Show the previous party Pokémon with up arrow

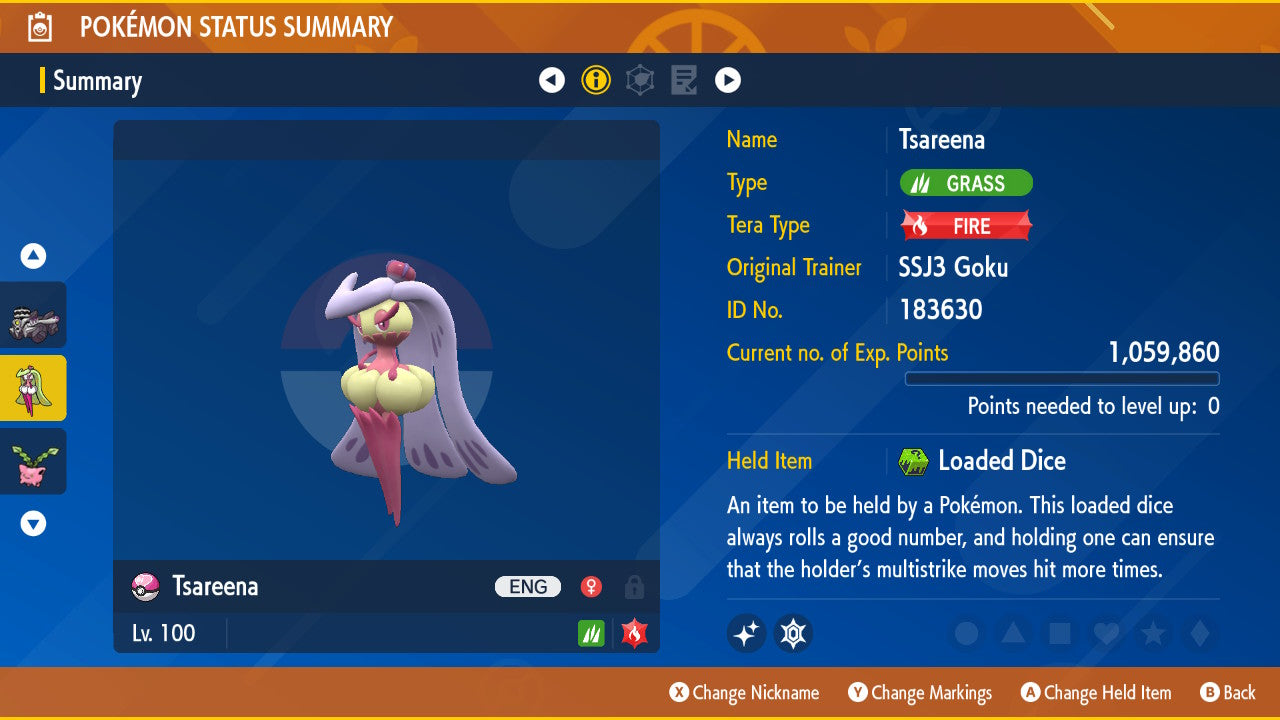coord(34,257)
